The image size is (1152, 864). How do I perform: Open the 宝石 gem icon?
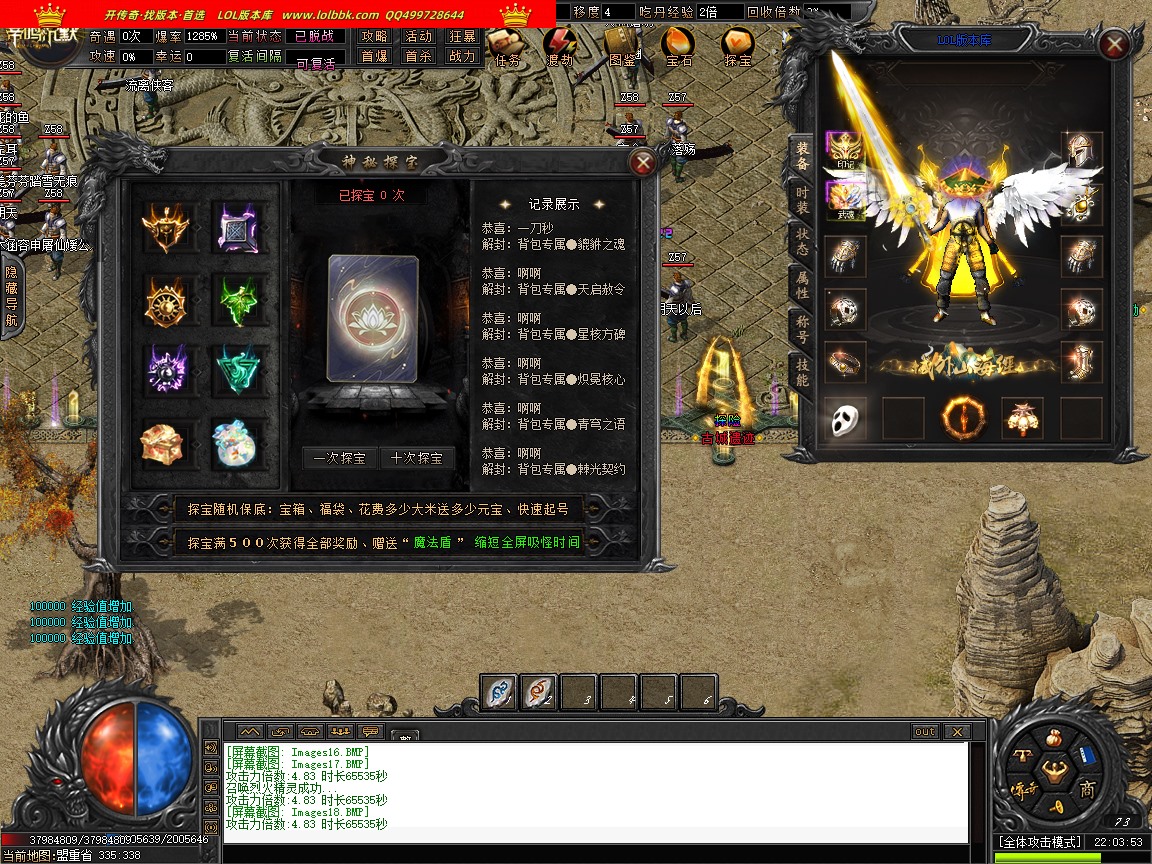pyautogui.click(x=678, y=47)
